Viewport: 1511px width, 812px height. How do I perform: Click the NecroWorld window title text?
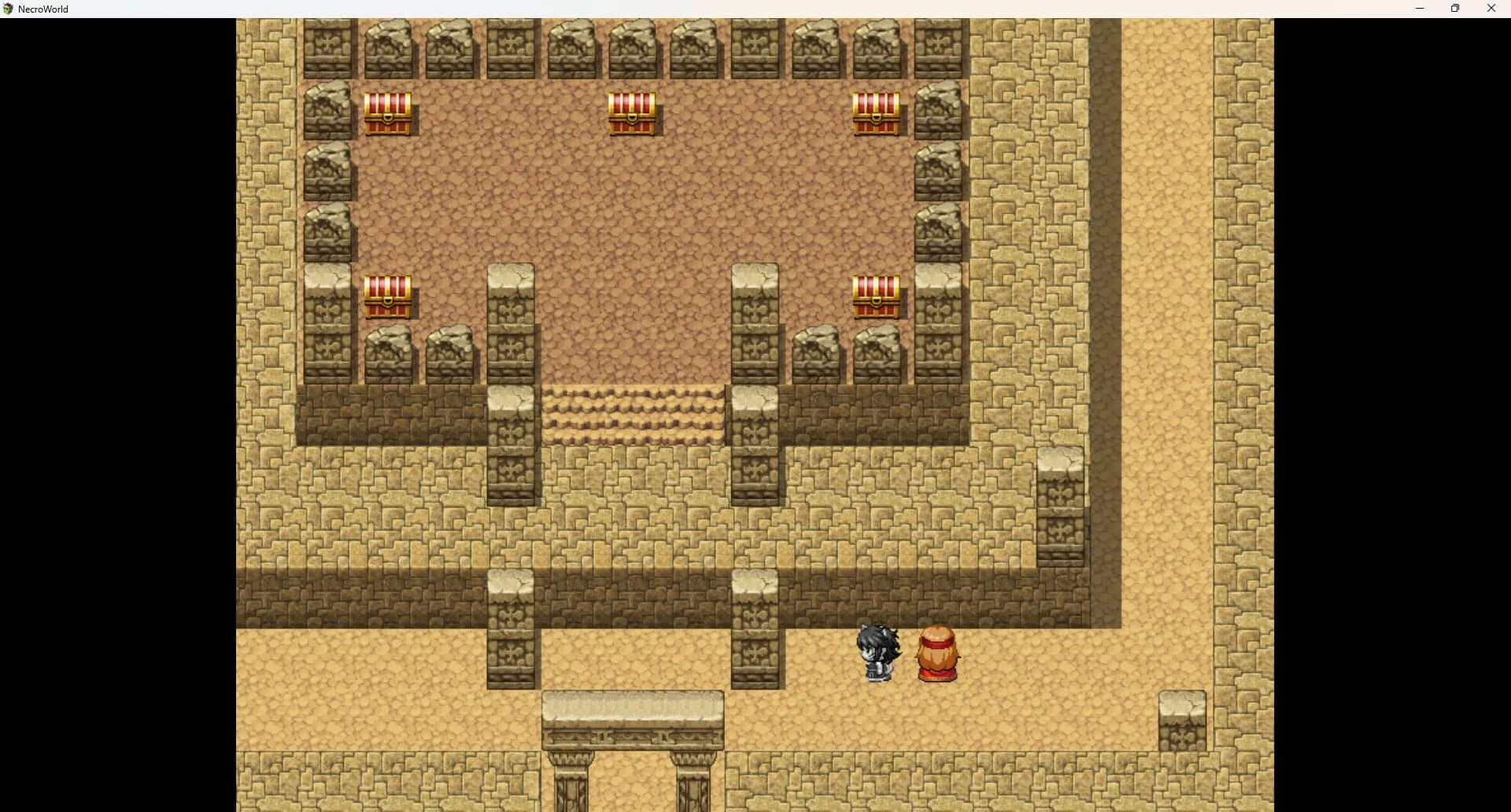[44, 9]
